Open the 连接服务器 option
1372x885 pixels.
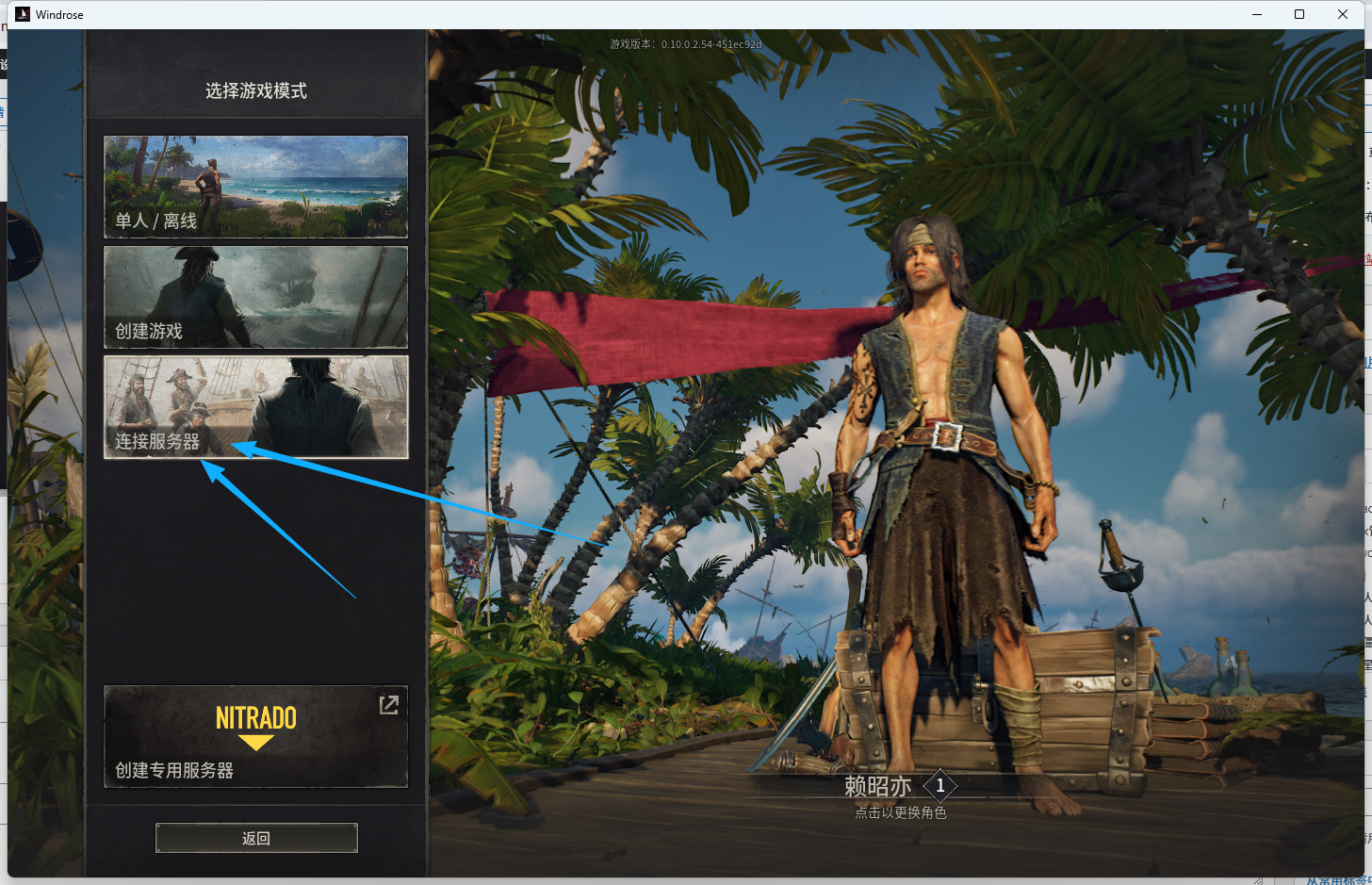point(255,407)
